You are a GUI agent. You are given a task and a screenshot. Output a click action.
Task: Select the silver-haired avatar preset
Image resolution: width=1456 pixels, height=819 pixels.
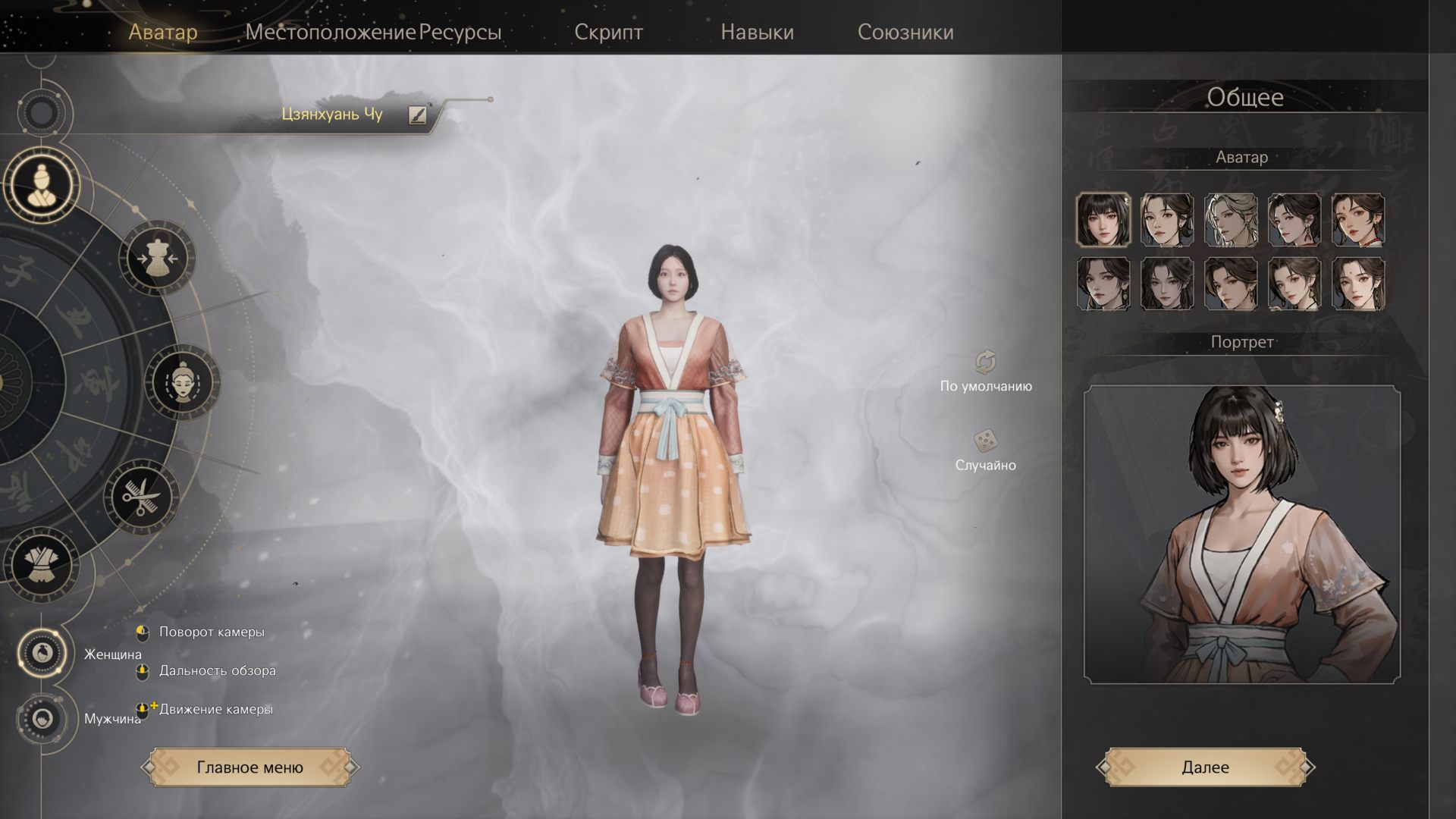(x=1230, y=220)
